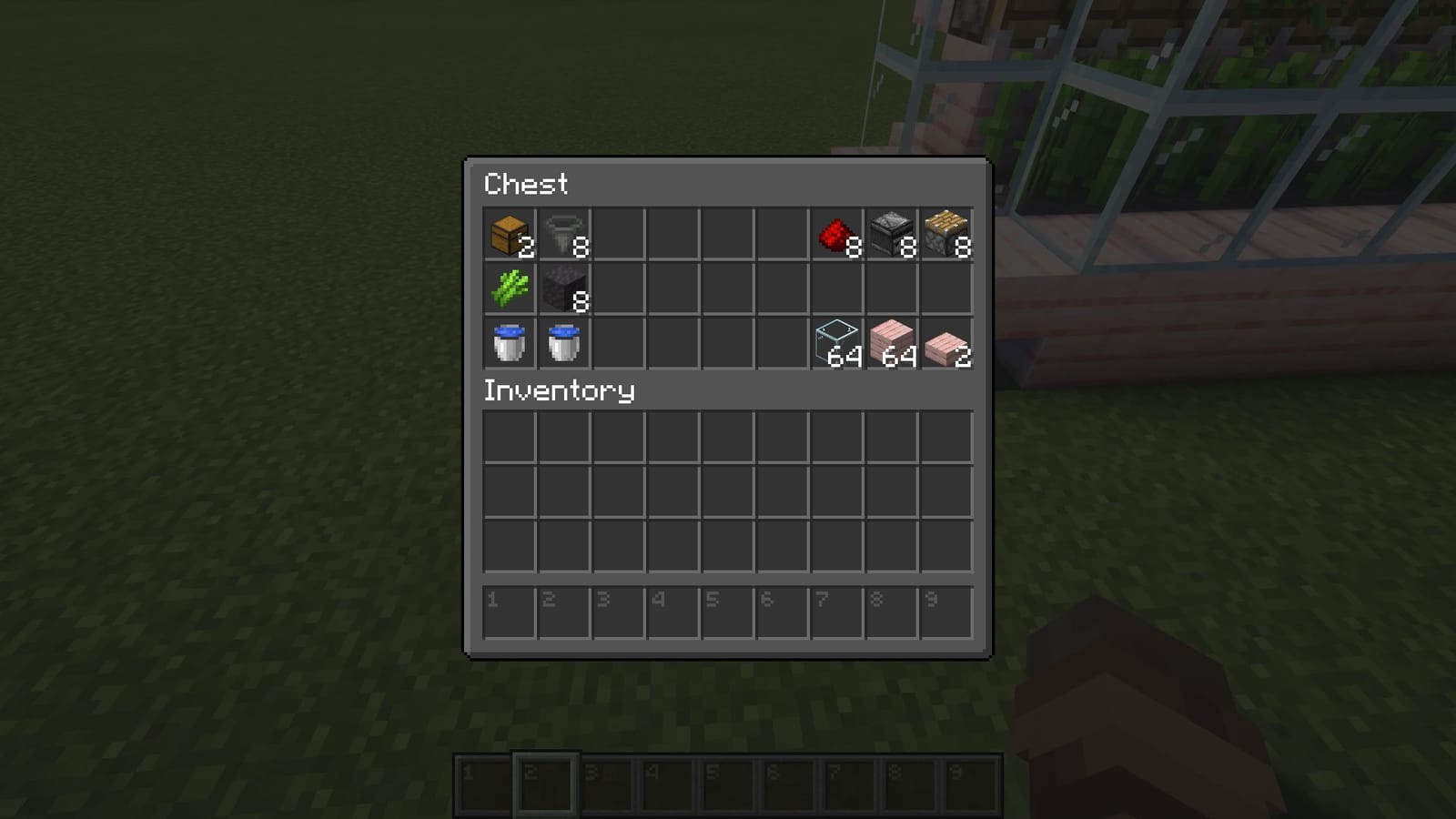
Task: Click the empty slot right of the hopper
Action: click(619, 235)
